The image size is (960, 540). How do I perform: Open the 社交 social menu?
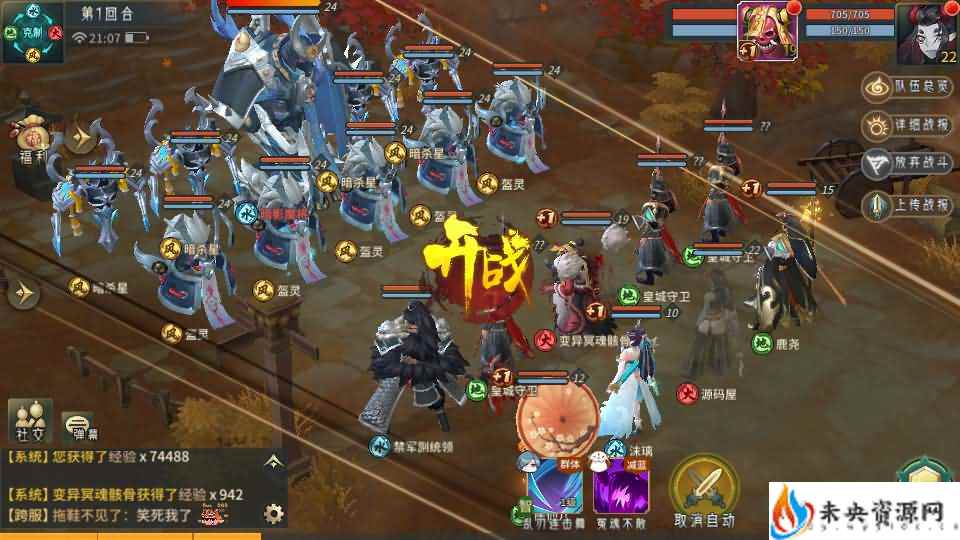pos(30,422)
